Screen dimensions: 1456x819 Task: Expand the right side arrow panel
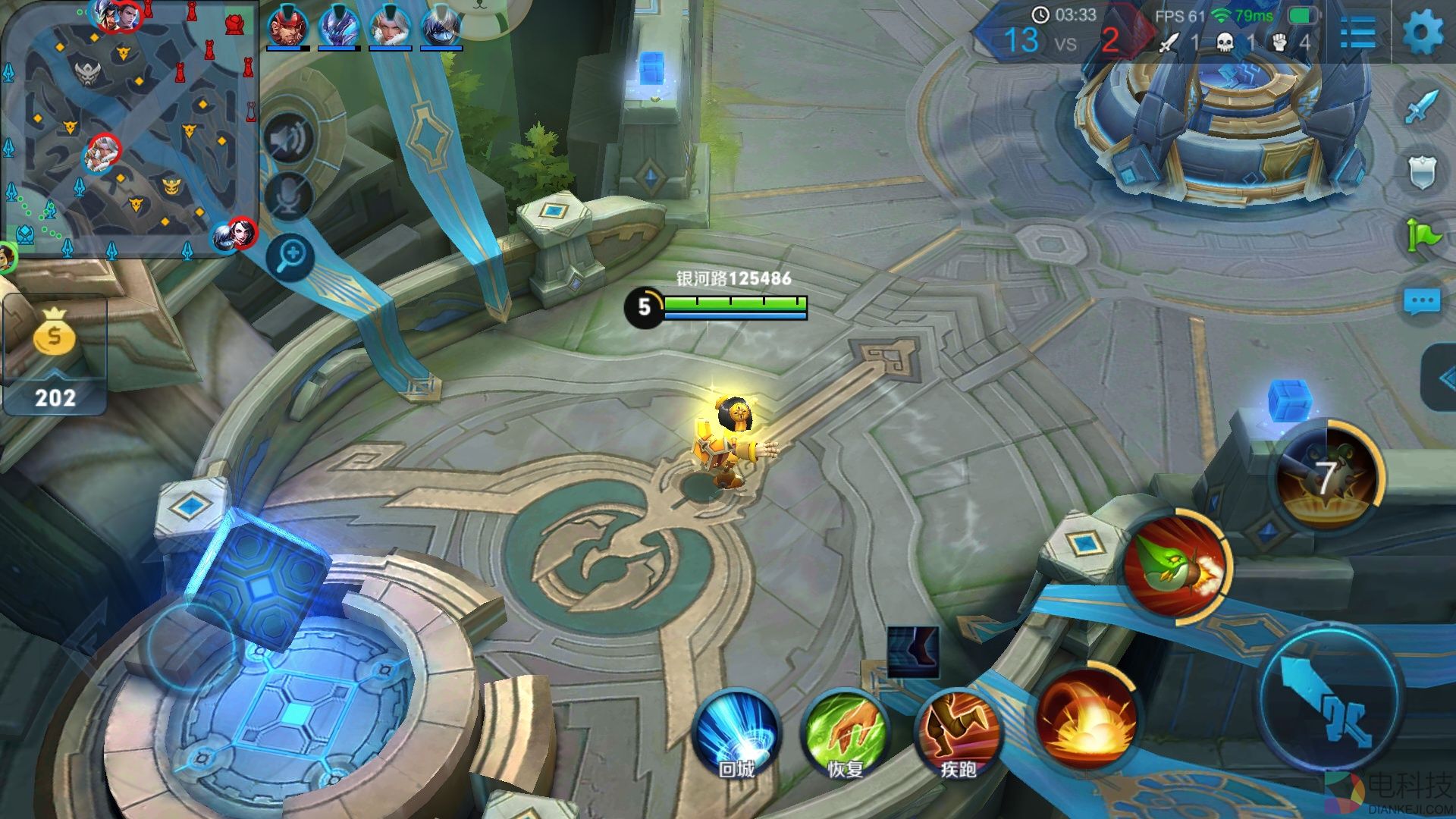1441,378
